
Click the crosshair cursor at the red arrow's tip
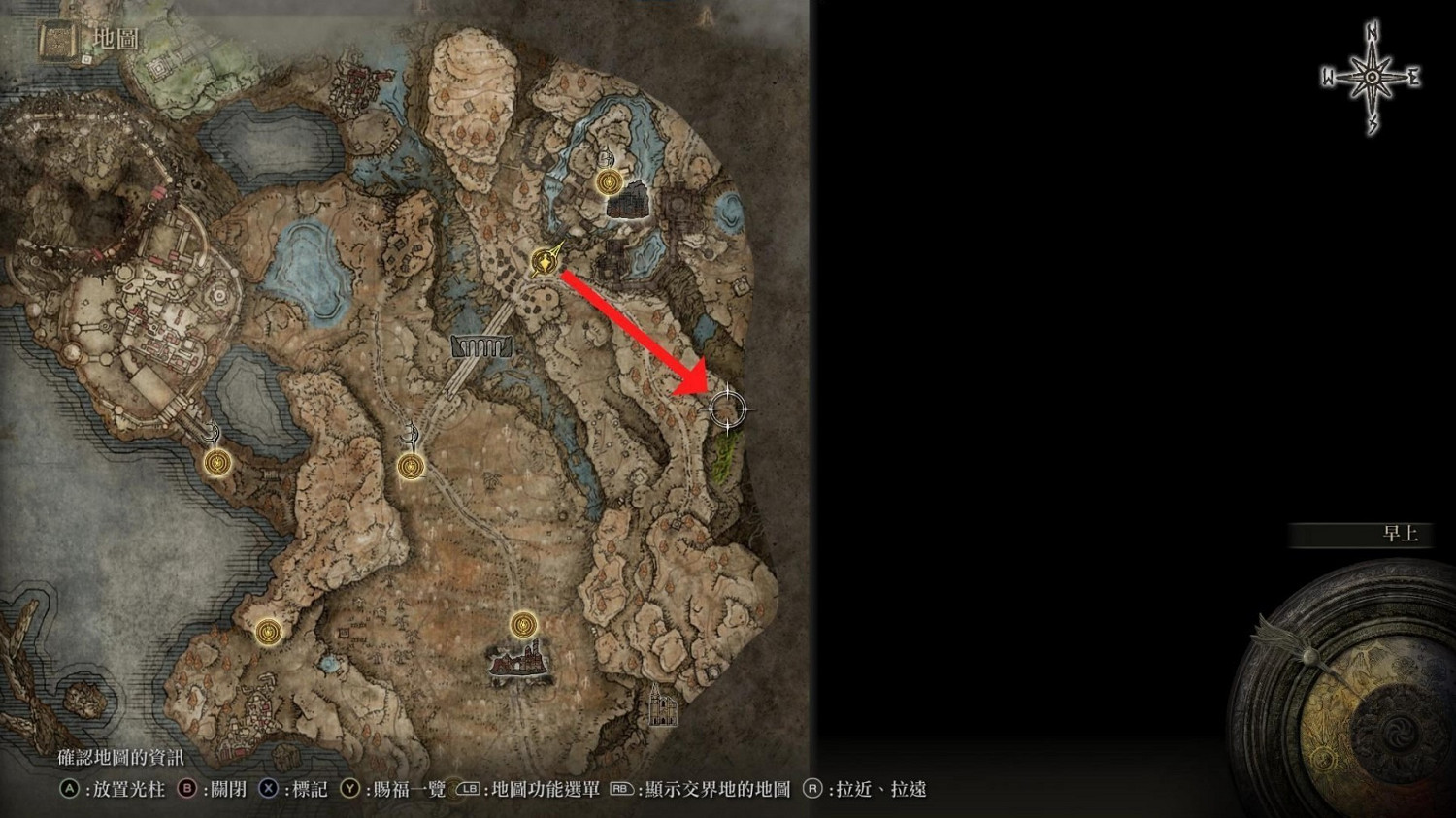point(728,409)
